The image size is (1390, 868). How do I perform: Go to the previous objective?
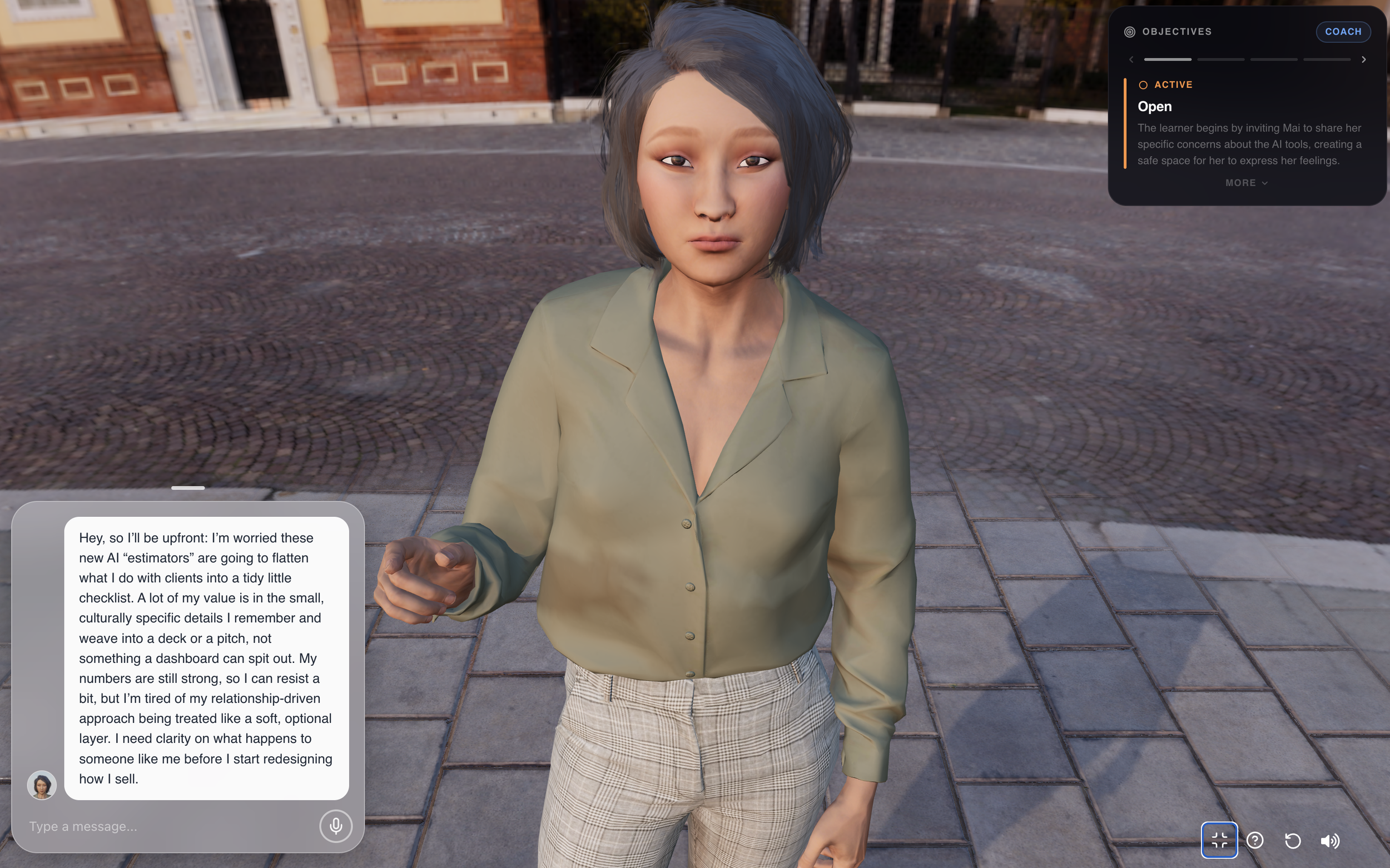tap(1131, 59)
